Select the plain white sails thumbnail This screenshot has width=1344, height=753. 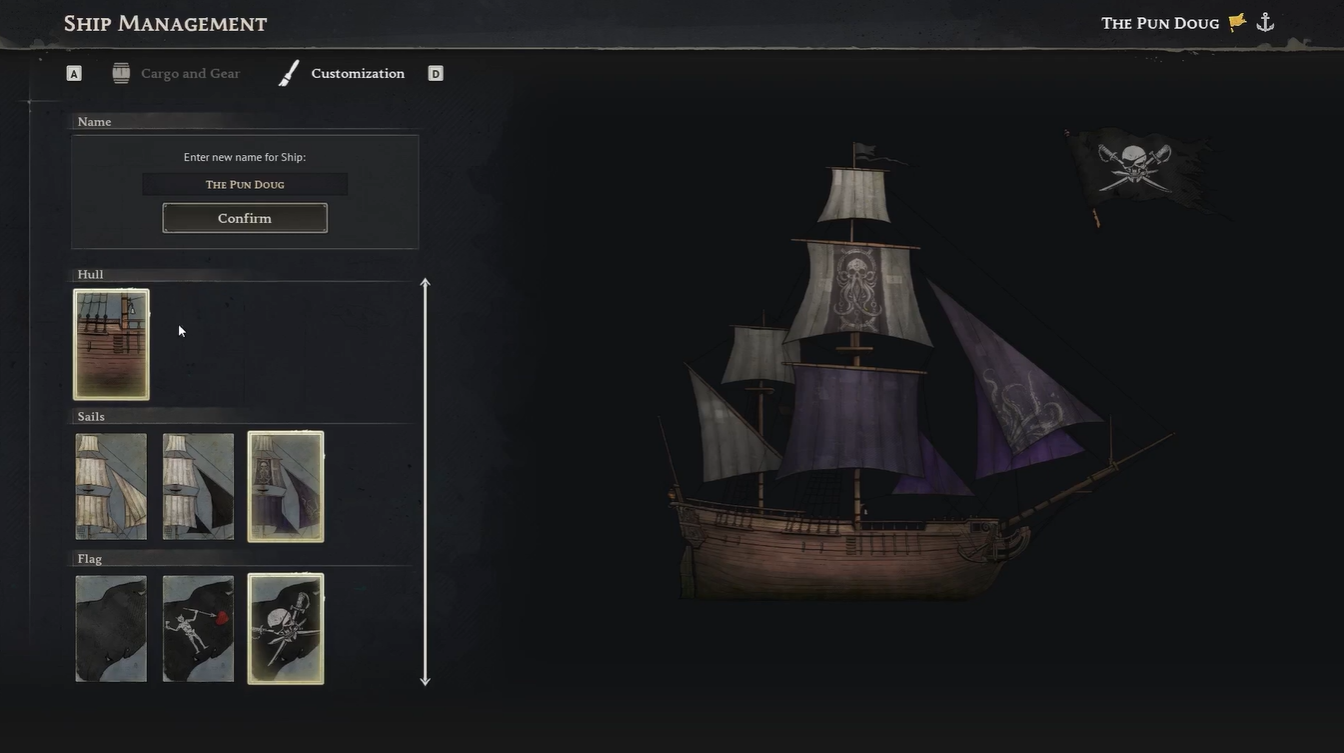pyautogui.click(x=110, y=485)
